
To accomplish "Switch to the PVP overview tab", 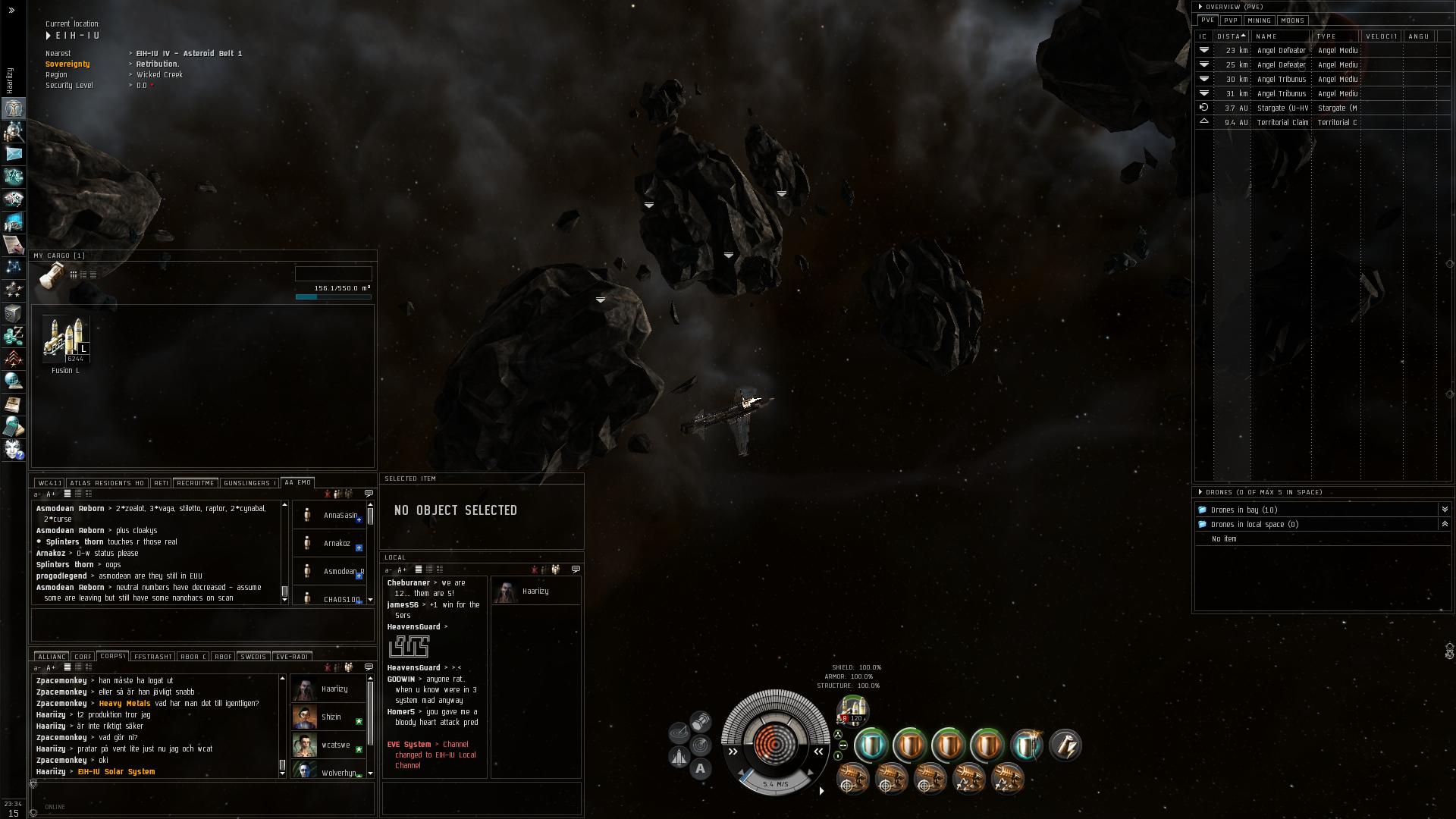I will [x=1230, y=20].
